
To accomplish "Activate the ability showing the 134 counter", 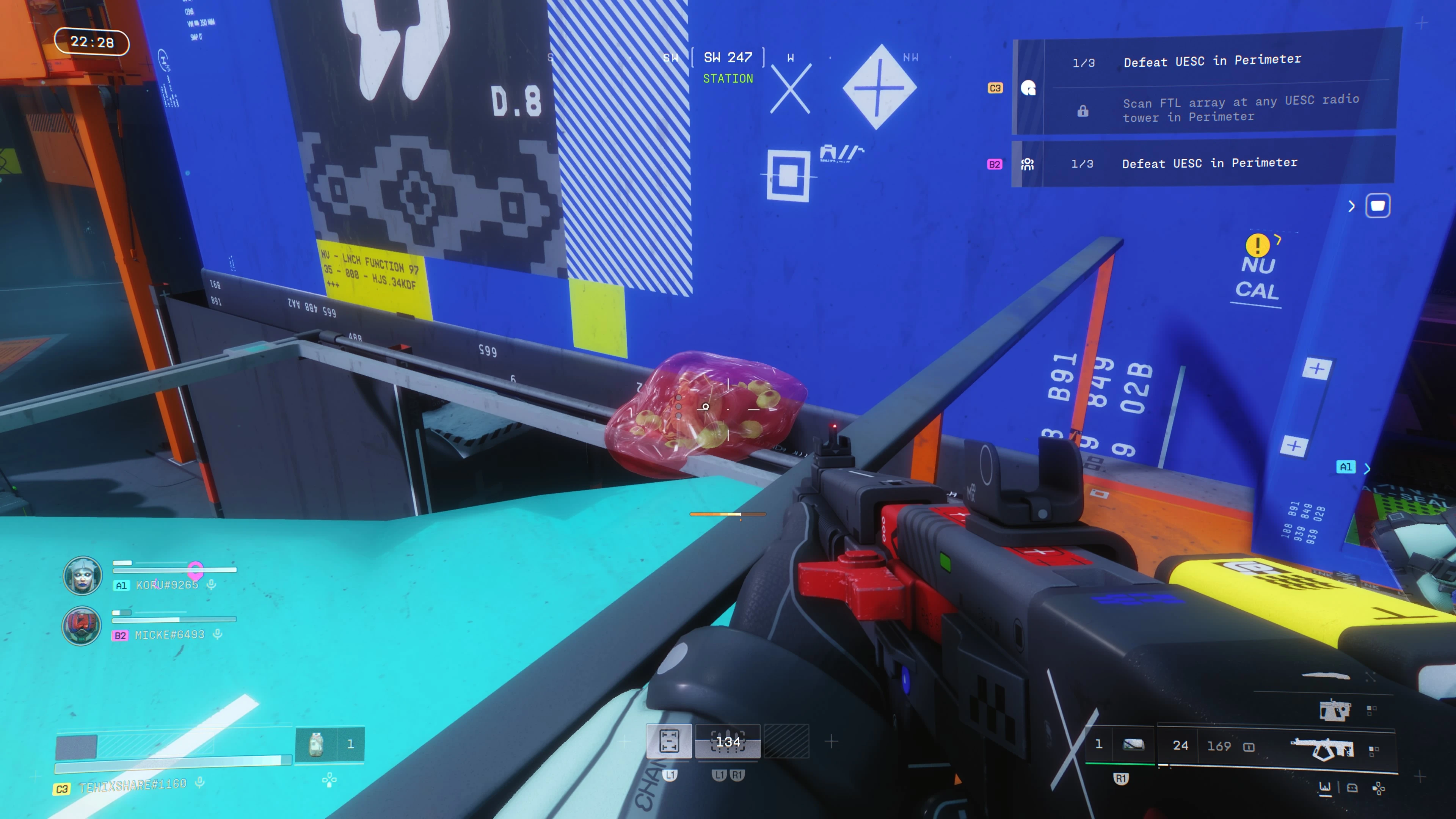I will (x=728, y=742).
